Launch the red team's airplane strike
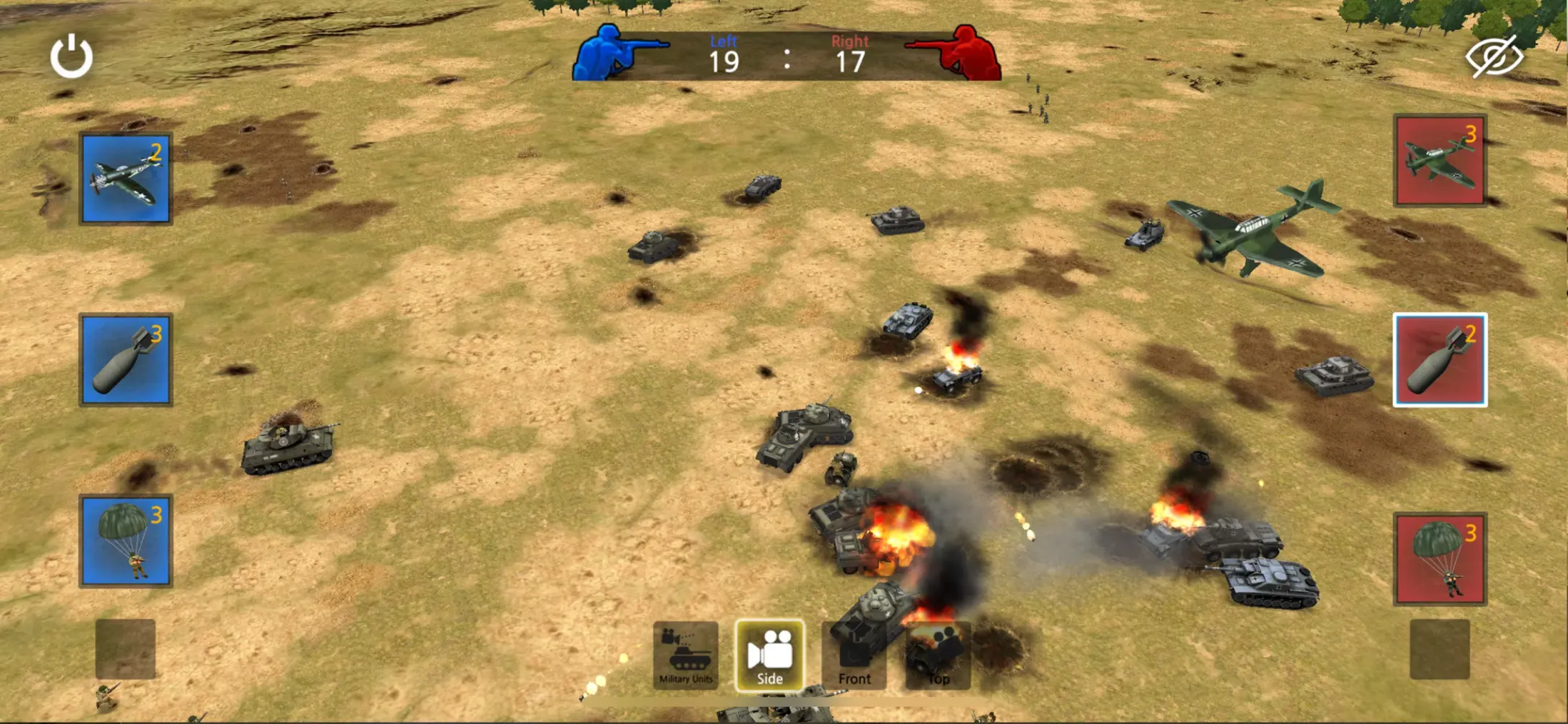This screenshot has height=724, width=1568. pyautogui.click(x=1440, y=161)
